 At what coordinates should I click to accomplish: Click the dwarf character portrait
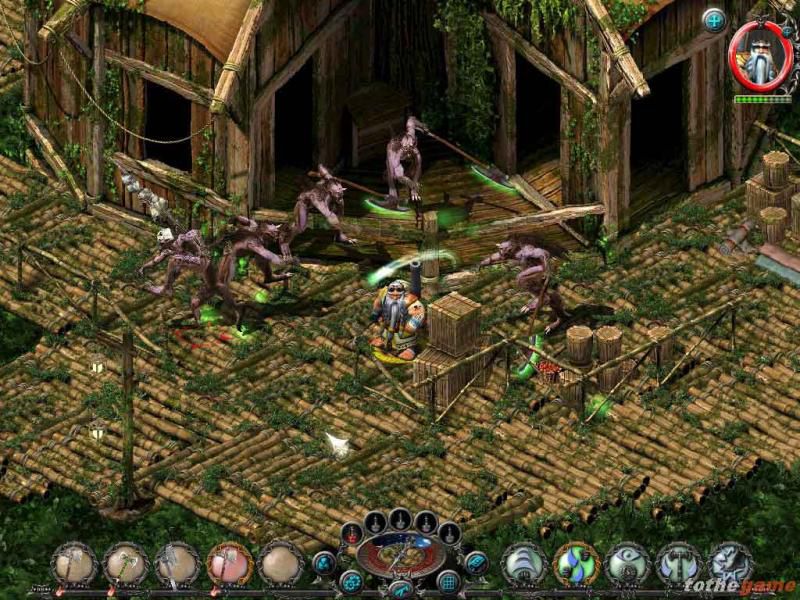tap(760, 57)
